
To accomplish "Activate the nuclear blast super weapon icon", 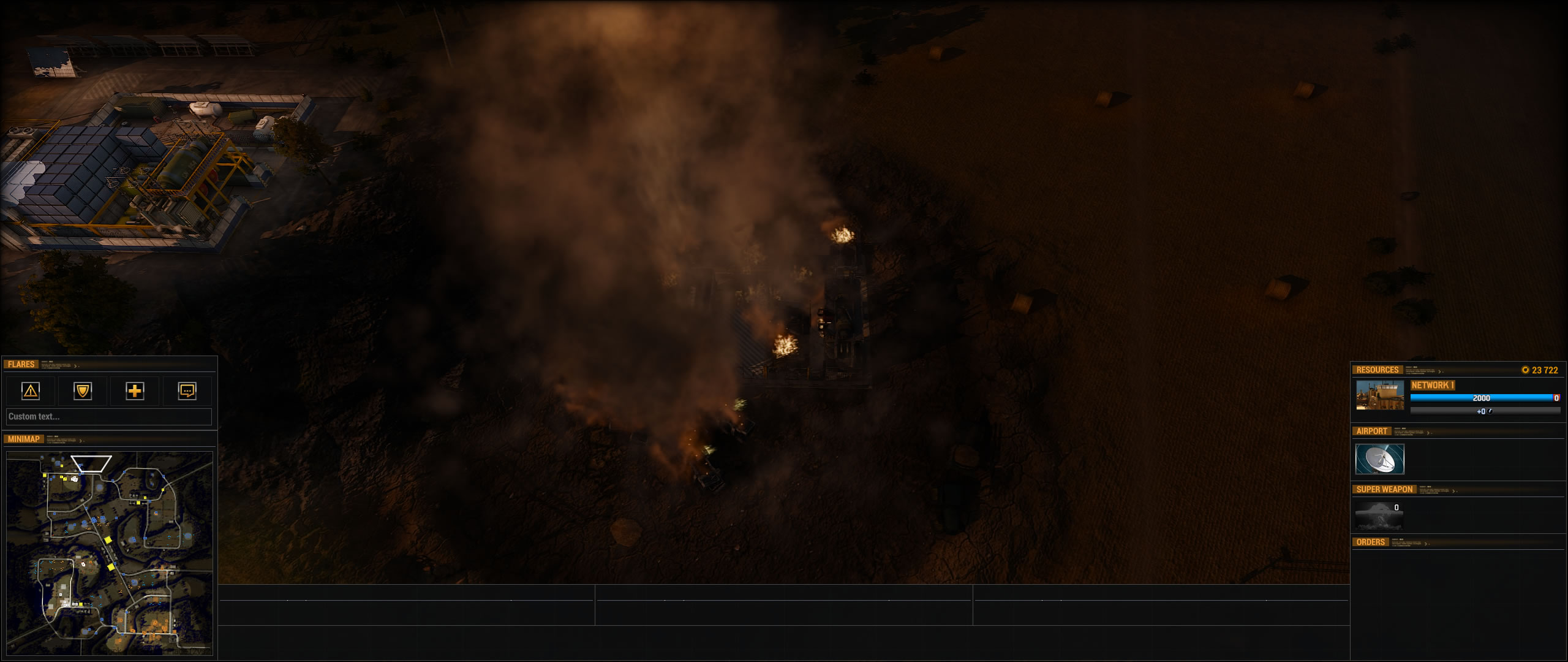I will pos(1378,516).
